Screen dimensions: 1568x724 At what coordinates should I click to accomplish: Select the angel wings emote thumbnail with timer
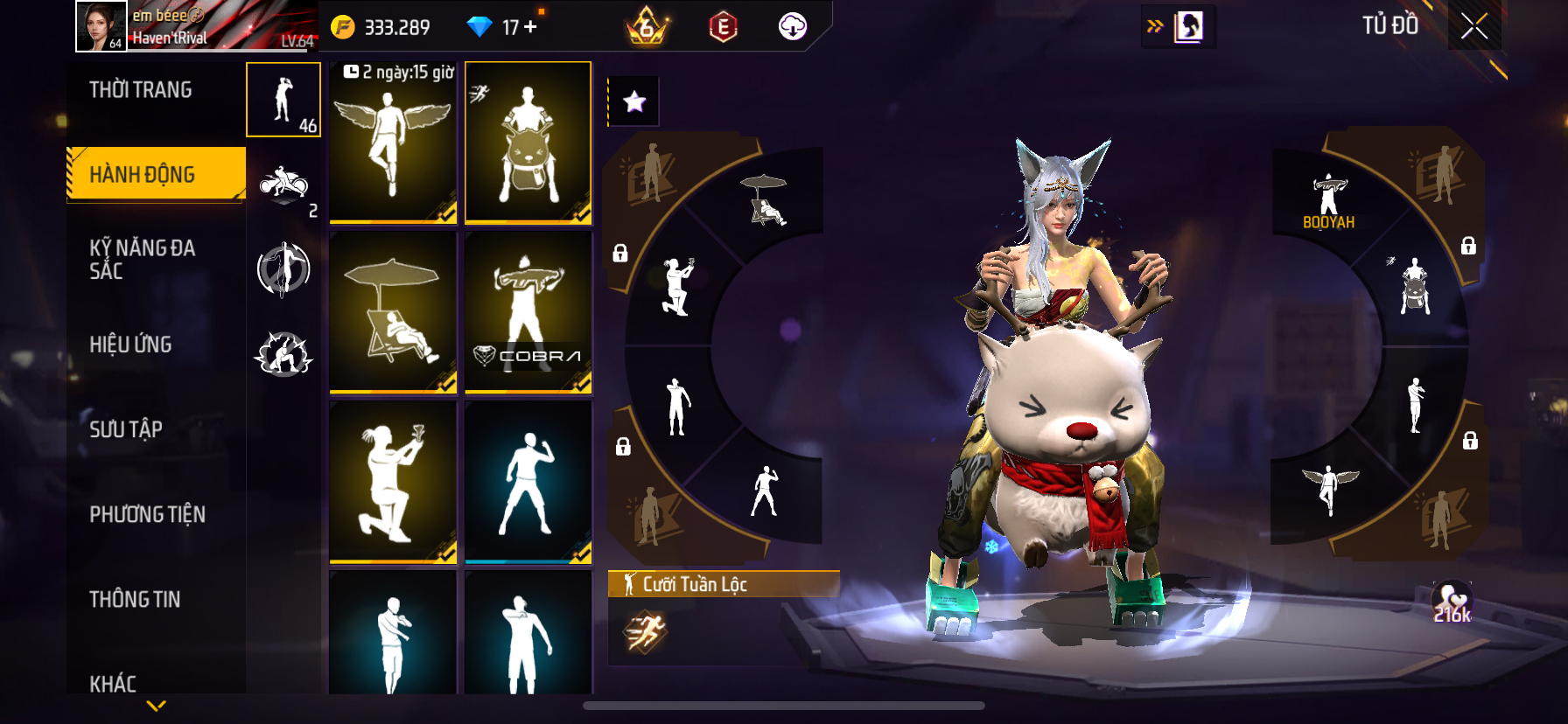click(392, 143)
